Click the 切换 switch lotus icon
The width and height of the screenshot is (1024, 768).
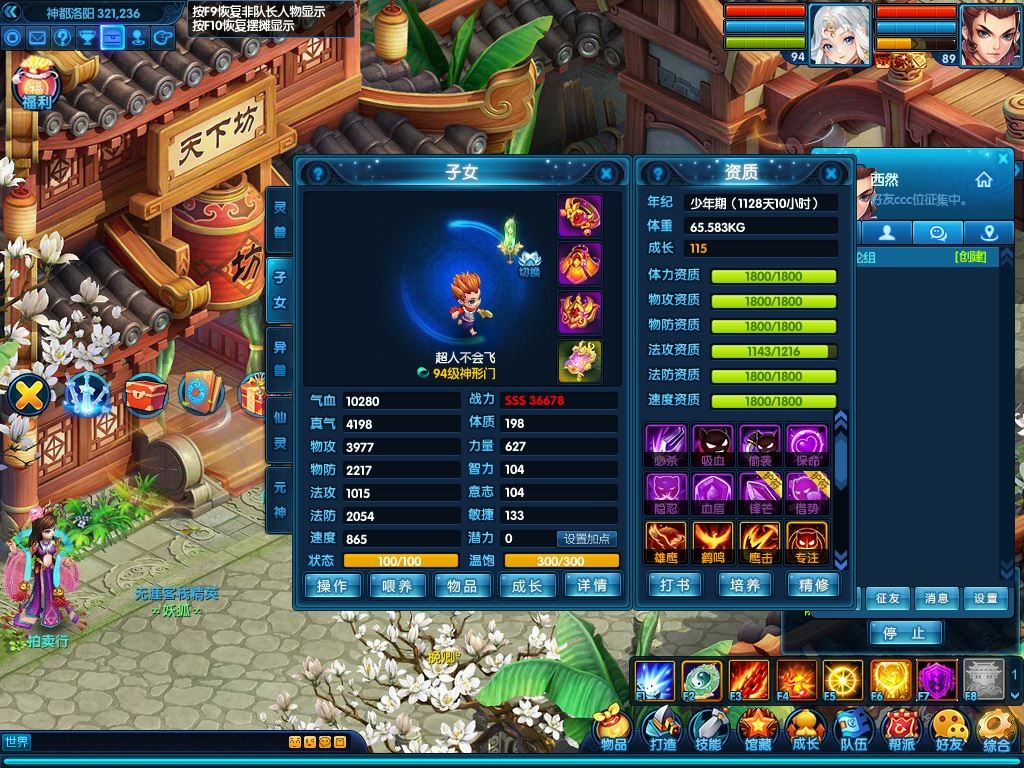[529, 262]
